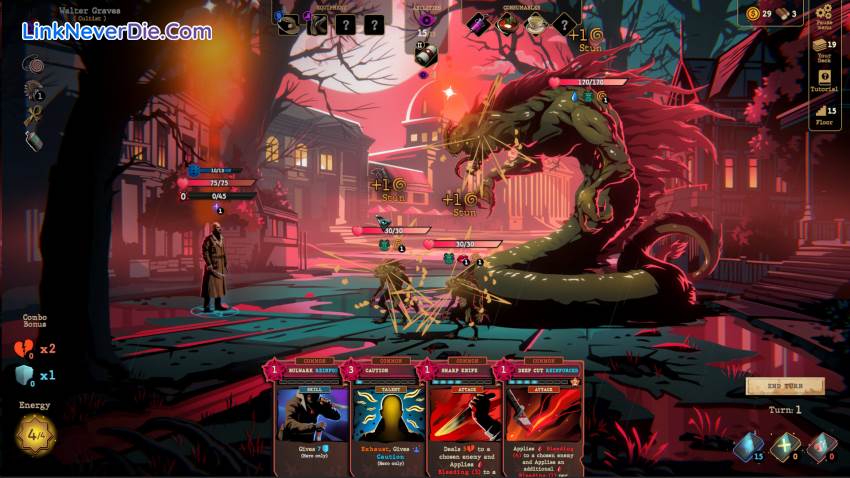Open the draw pile with 15 cards

(749, 446)
